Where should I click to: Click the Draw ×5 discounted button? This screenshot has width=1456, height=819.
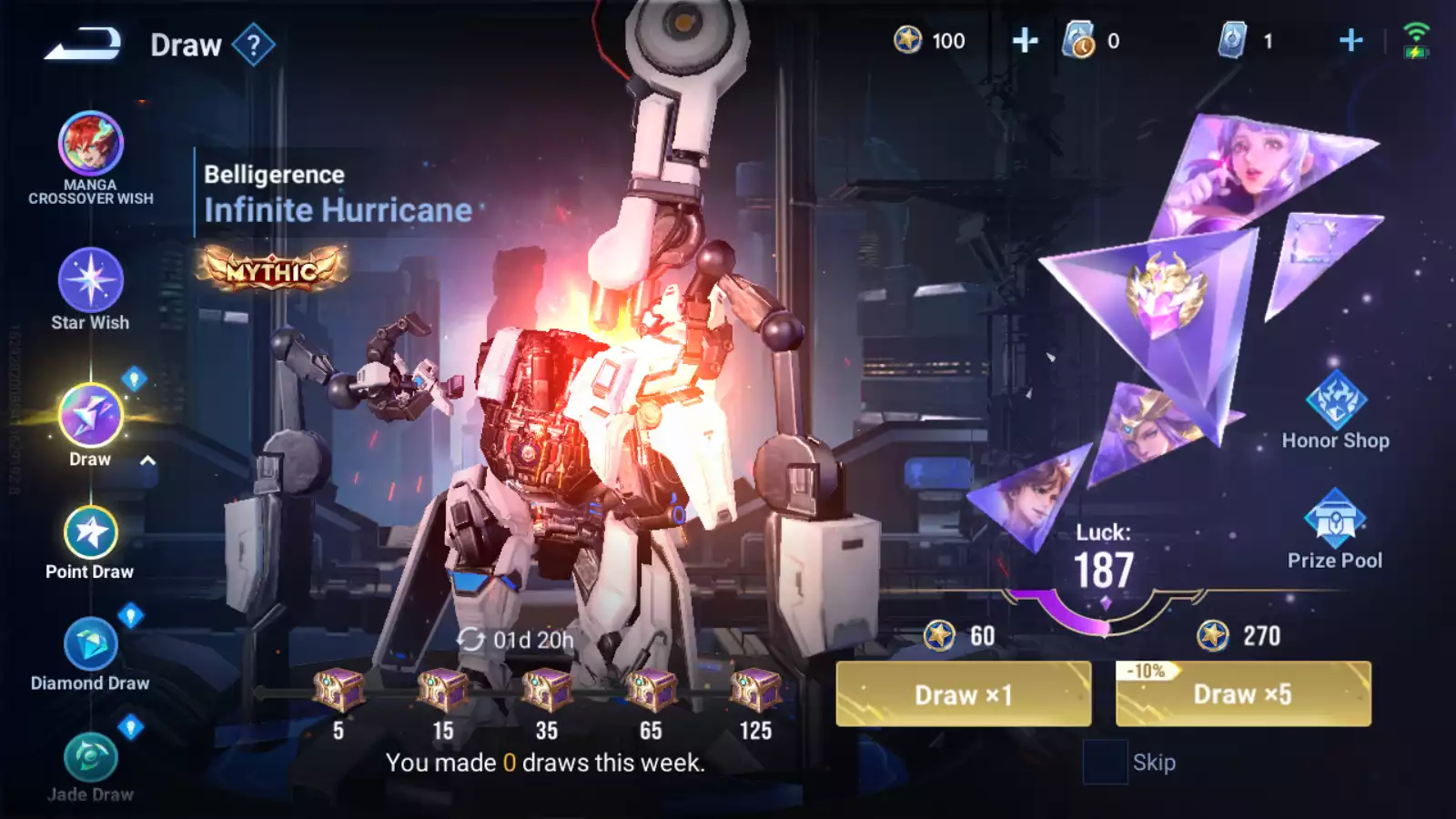(x=1243, y=694)
